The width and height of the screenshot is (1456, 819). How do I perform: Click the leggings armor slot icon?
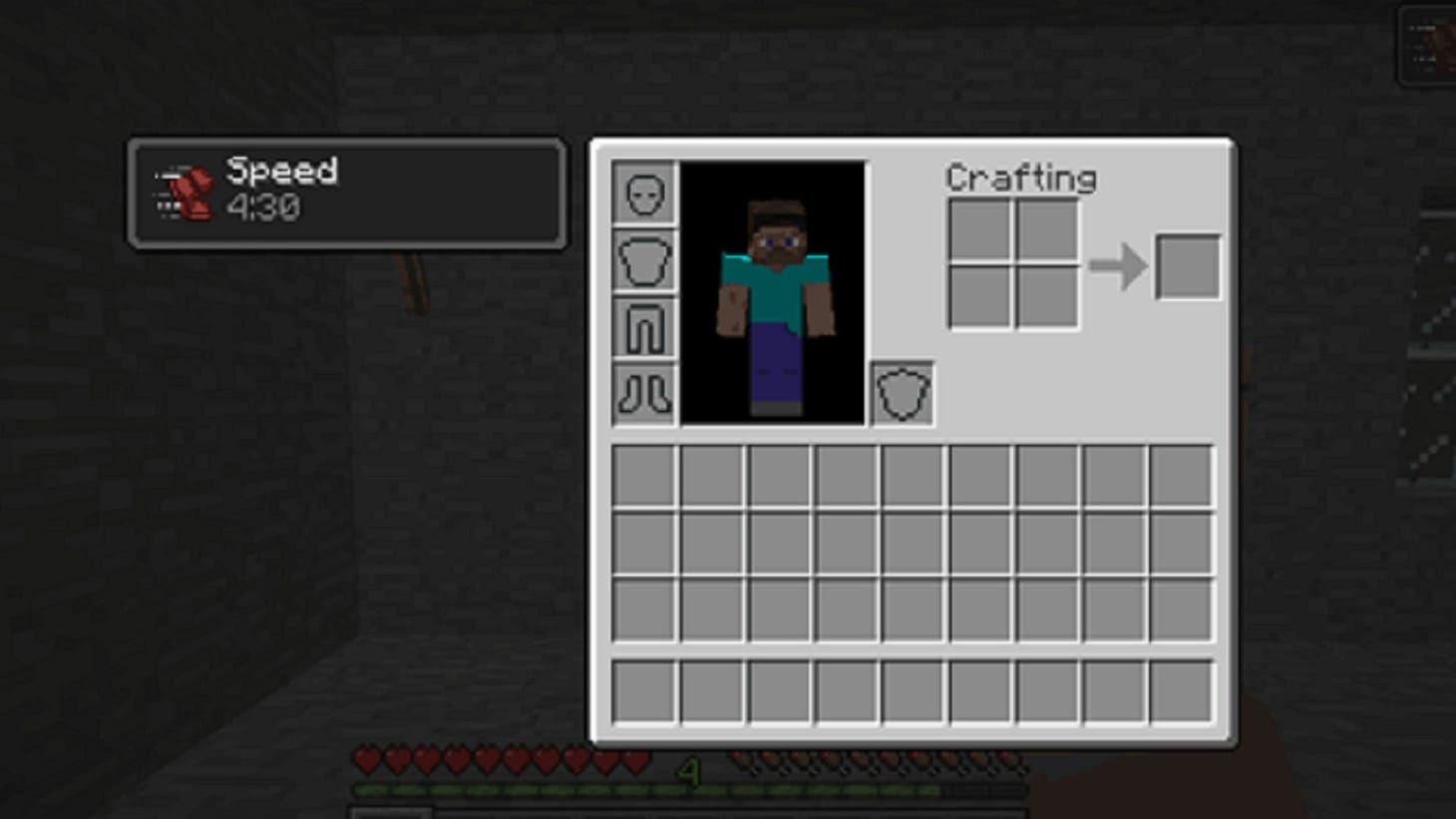coord(645,326)
